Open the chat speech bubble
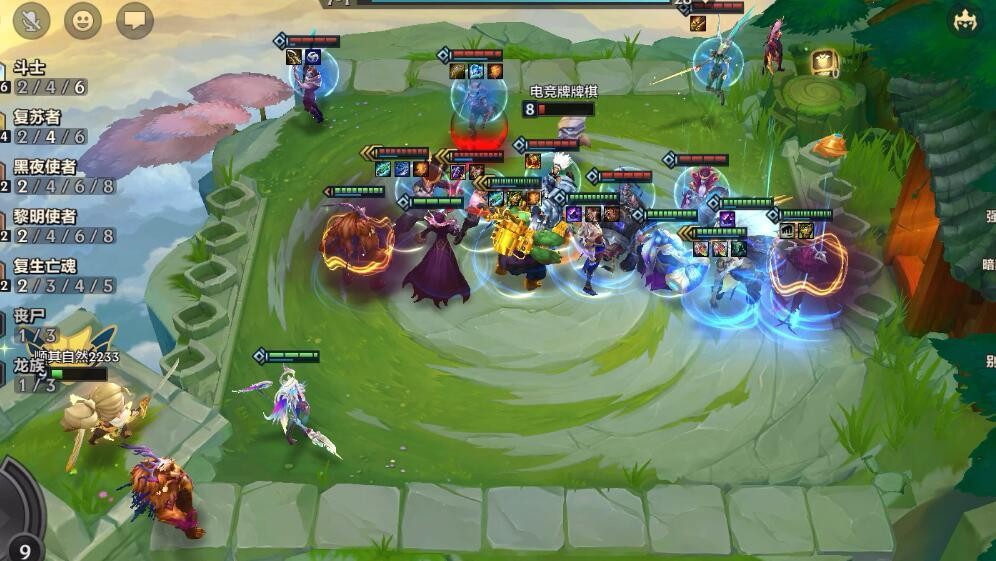996x561 pixels. 135,20
